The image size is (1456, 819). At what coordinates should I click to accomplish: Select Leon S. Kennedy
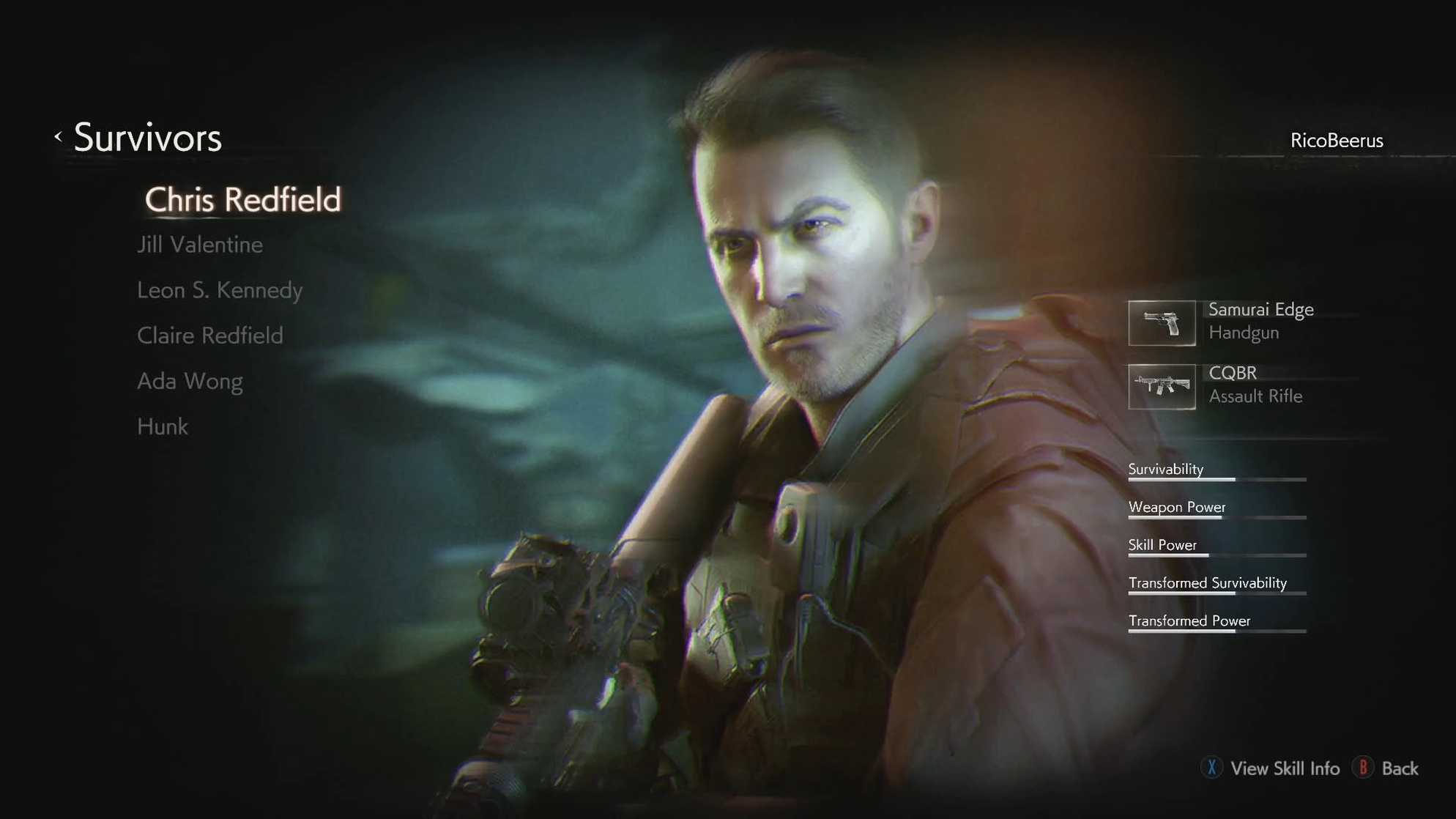(219, 289)
